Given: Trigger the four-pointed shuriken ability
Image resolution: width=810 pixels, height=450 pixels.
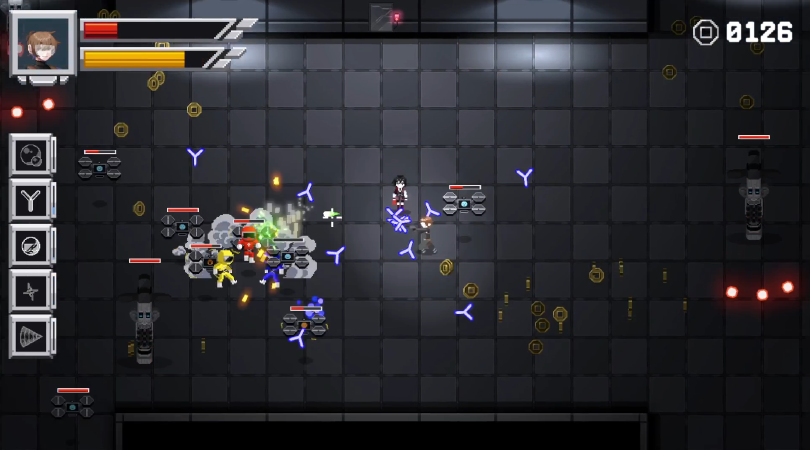Looking at the screenshot, I should coord(30,290).
